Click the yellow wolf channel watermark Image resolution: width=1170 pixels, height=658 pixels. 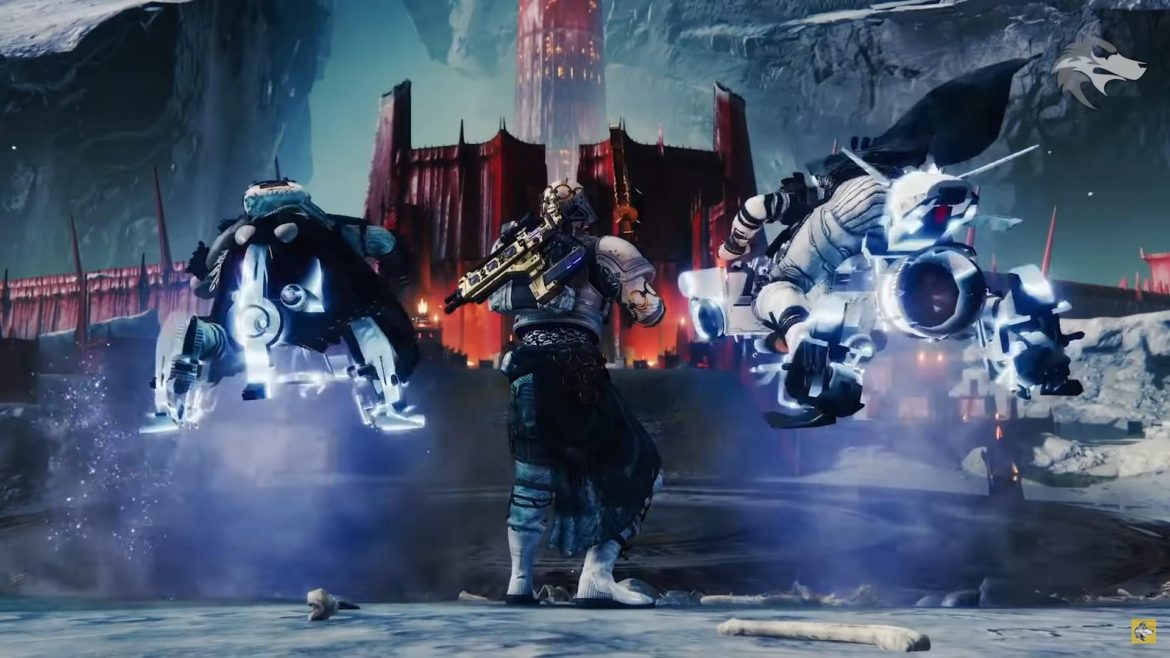[x=1143, y=631]
